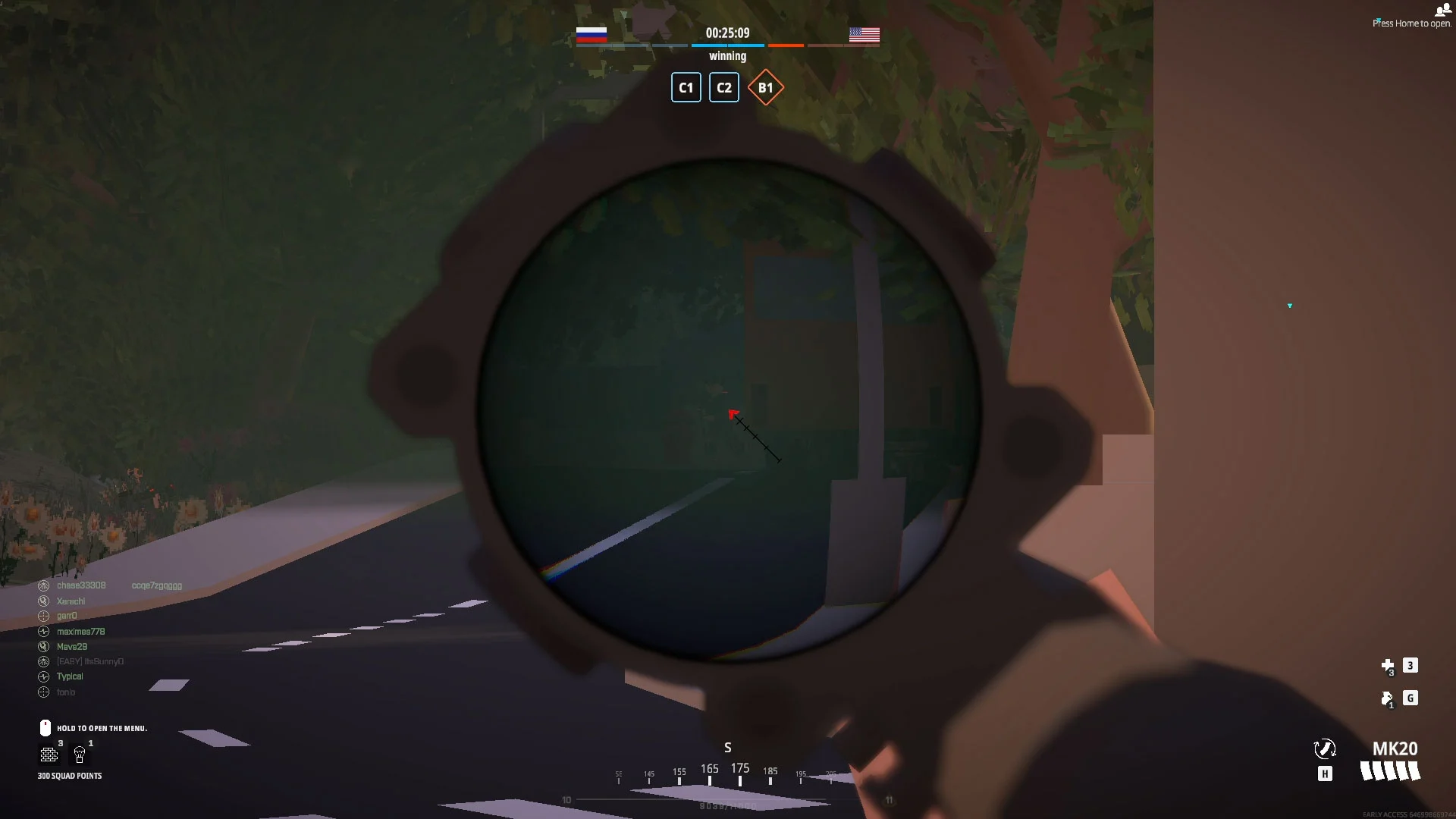Click the mouse icon beside hold-to-open hint
Image resolution: width=1456 pixels, height=819 pixels.
pyautogui.click(x=45, y=727)
